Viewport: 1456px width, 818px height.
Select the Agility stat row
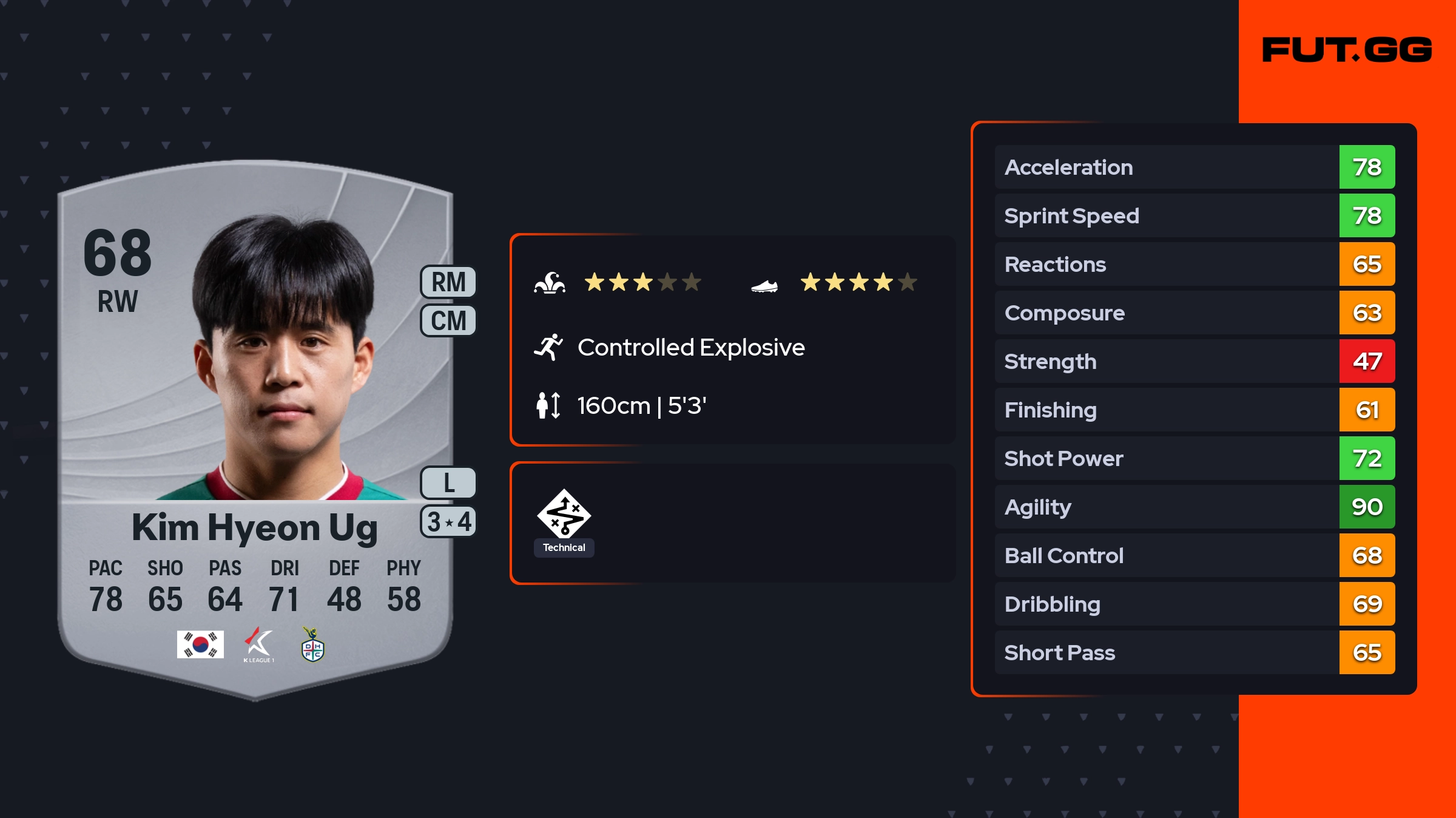[1194, 507]
